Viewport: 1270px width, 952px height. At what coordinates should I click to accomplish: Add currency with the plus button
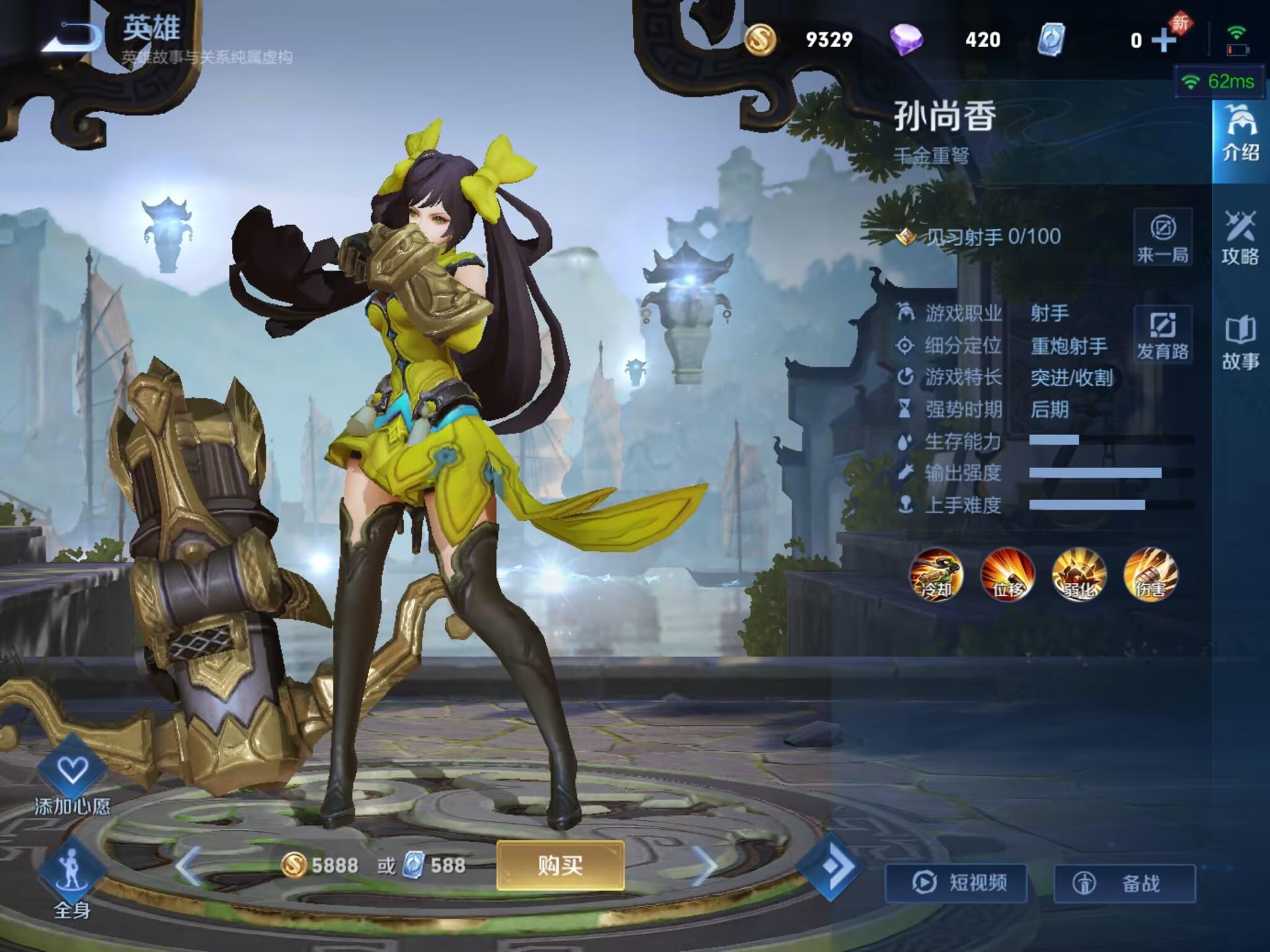(x=1163, y=40)
